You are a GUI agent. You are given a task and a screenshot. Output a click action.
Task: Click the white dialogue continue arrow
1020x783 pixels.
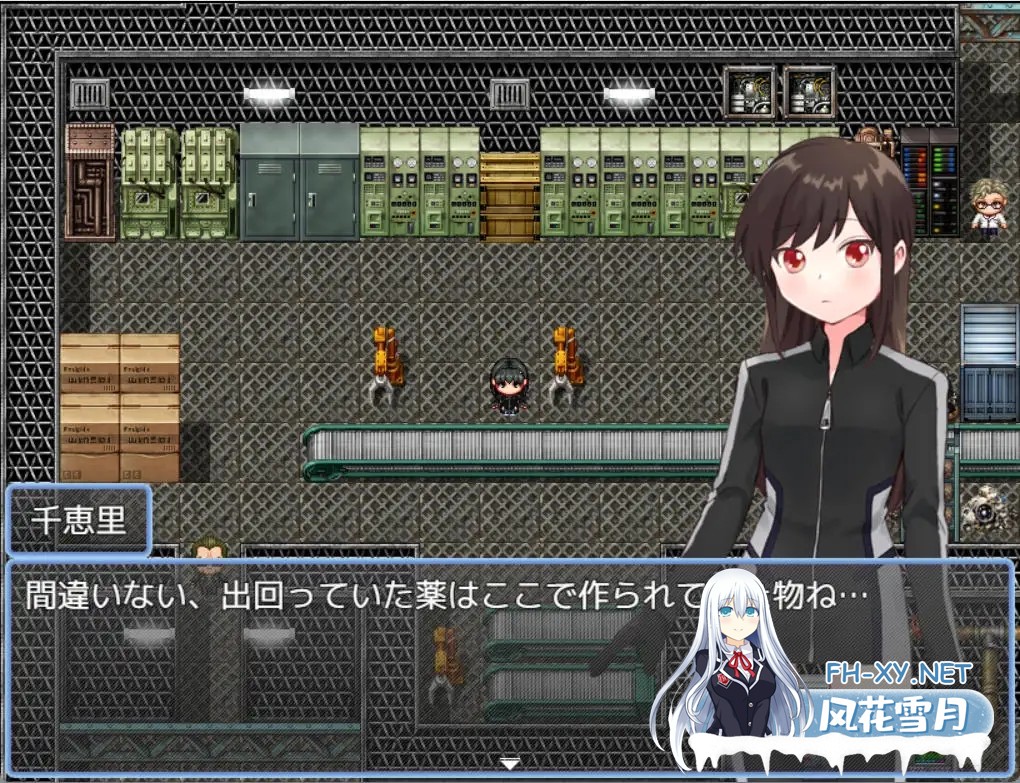click(x=510, y=764)
